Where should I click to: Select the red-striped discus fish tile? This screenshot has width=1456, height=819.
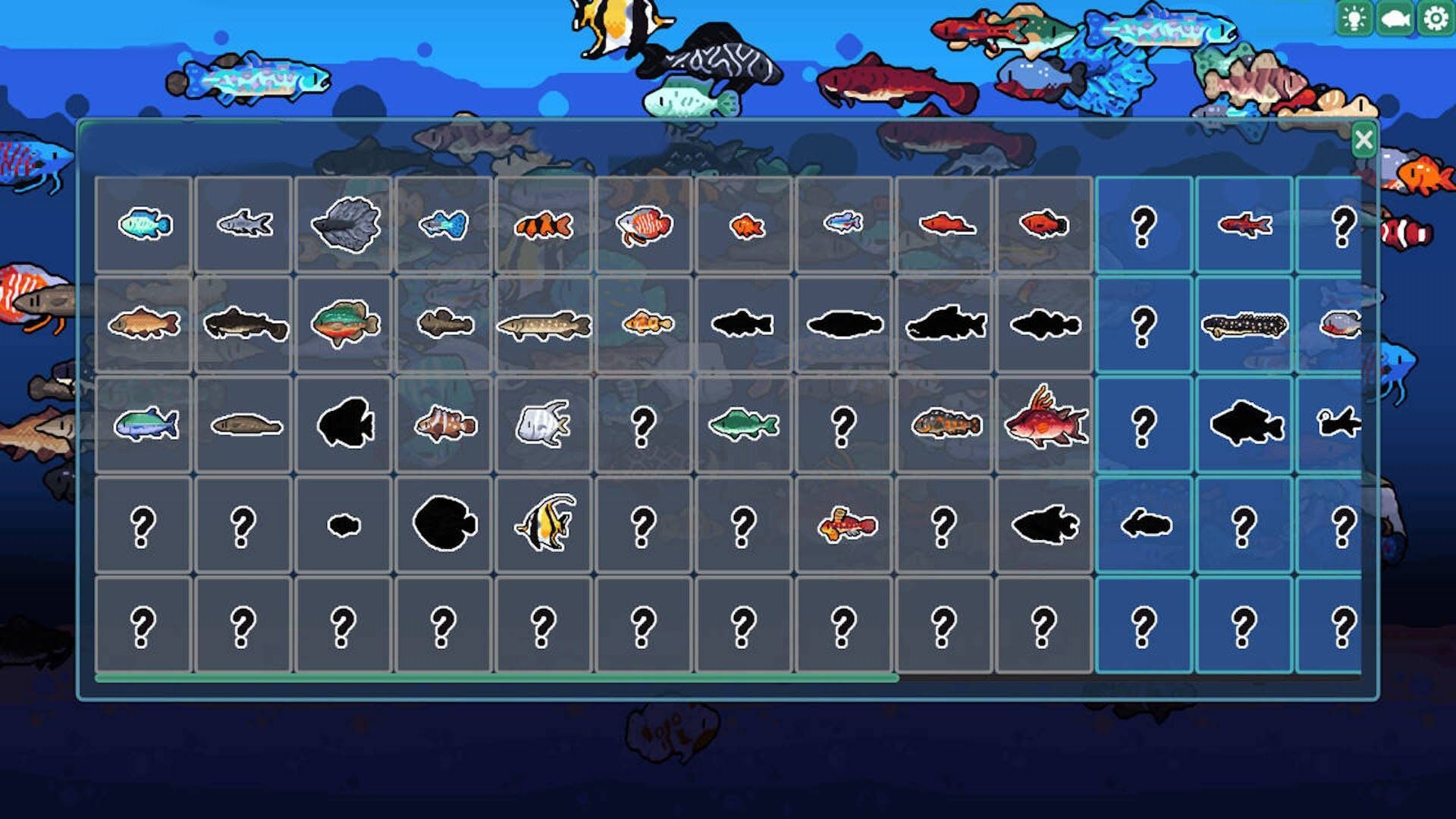tap(644, 225)
